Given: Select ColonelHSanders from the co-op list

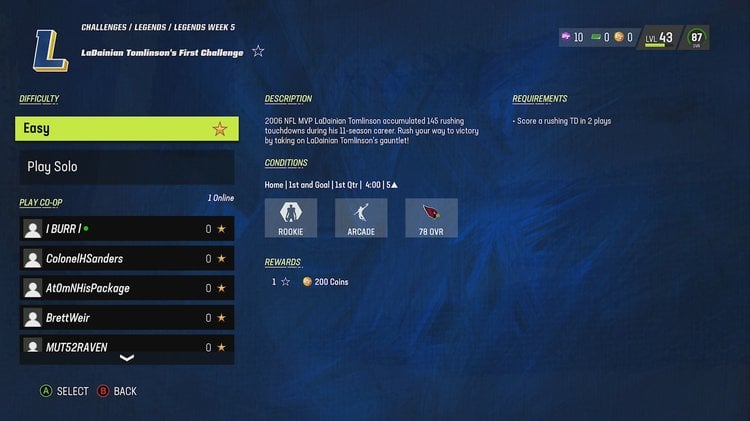Looking at the screenshot, I should click(126, 258).
